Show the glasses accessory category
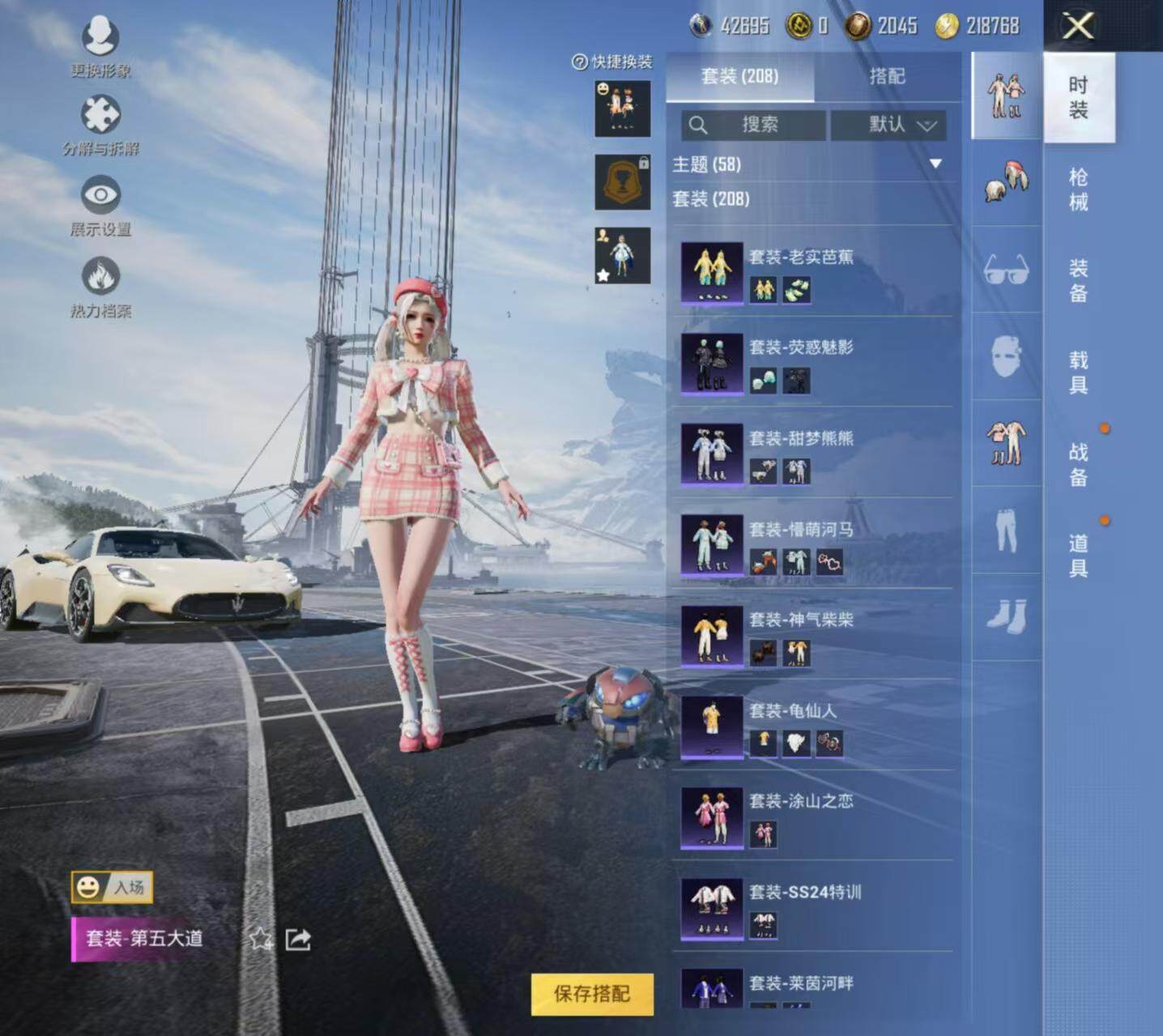 pos(1007,270)
